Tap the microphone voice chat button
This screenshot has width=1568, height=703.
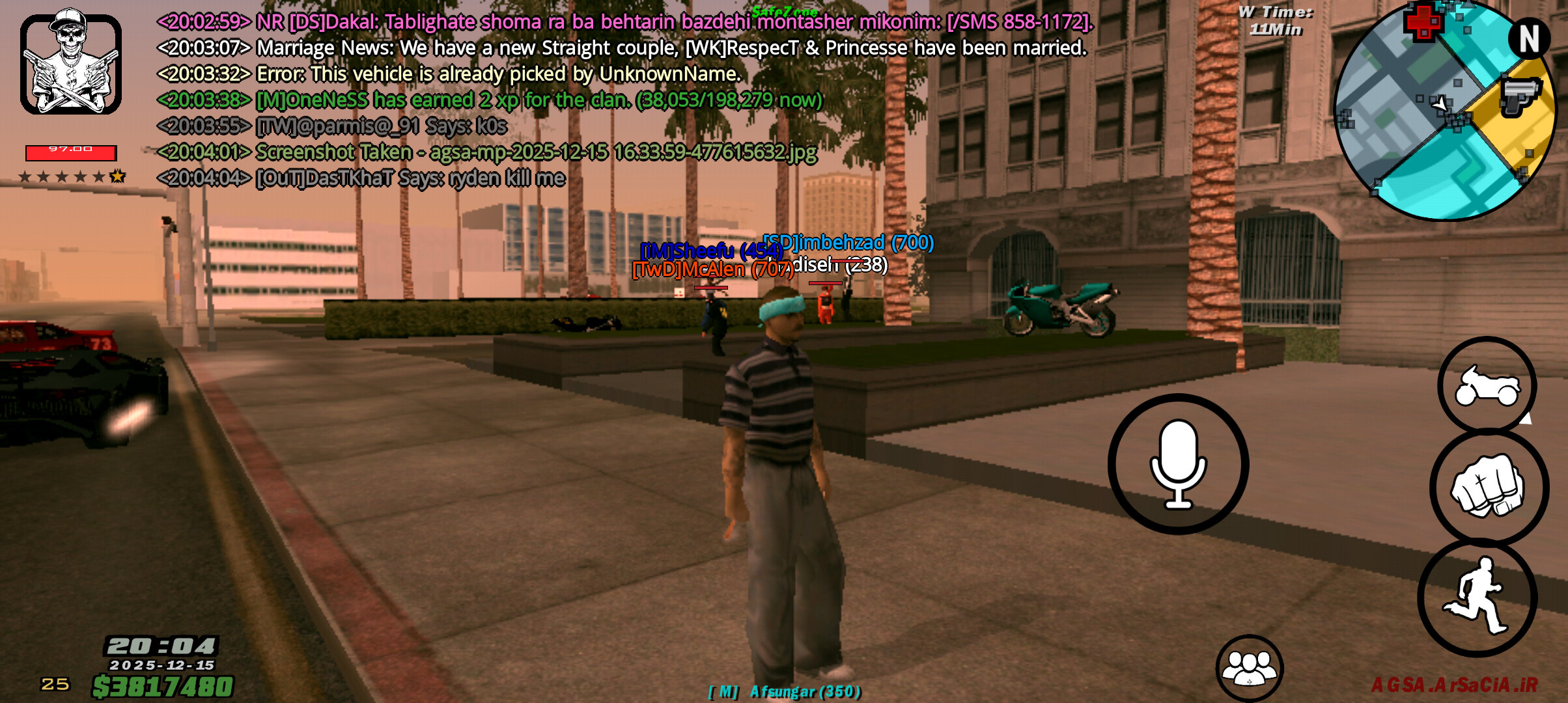click(x=1178, y=464)
